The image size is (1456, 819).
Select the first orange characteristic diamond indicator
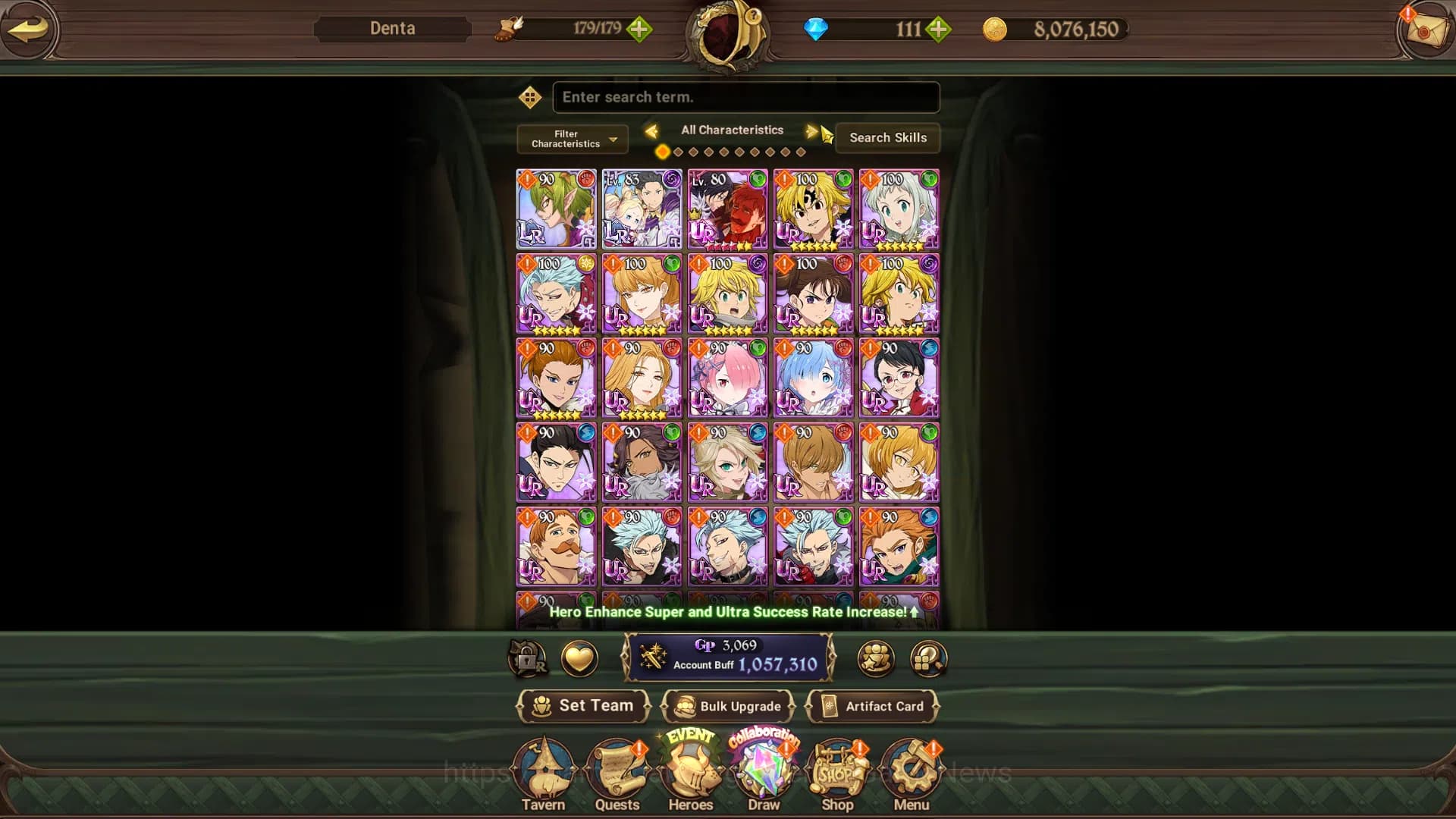[x=662, y=152]
